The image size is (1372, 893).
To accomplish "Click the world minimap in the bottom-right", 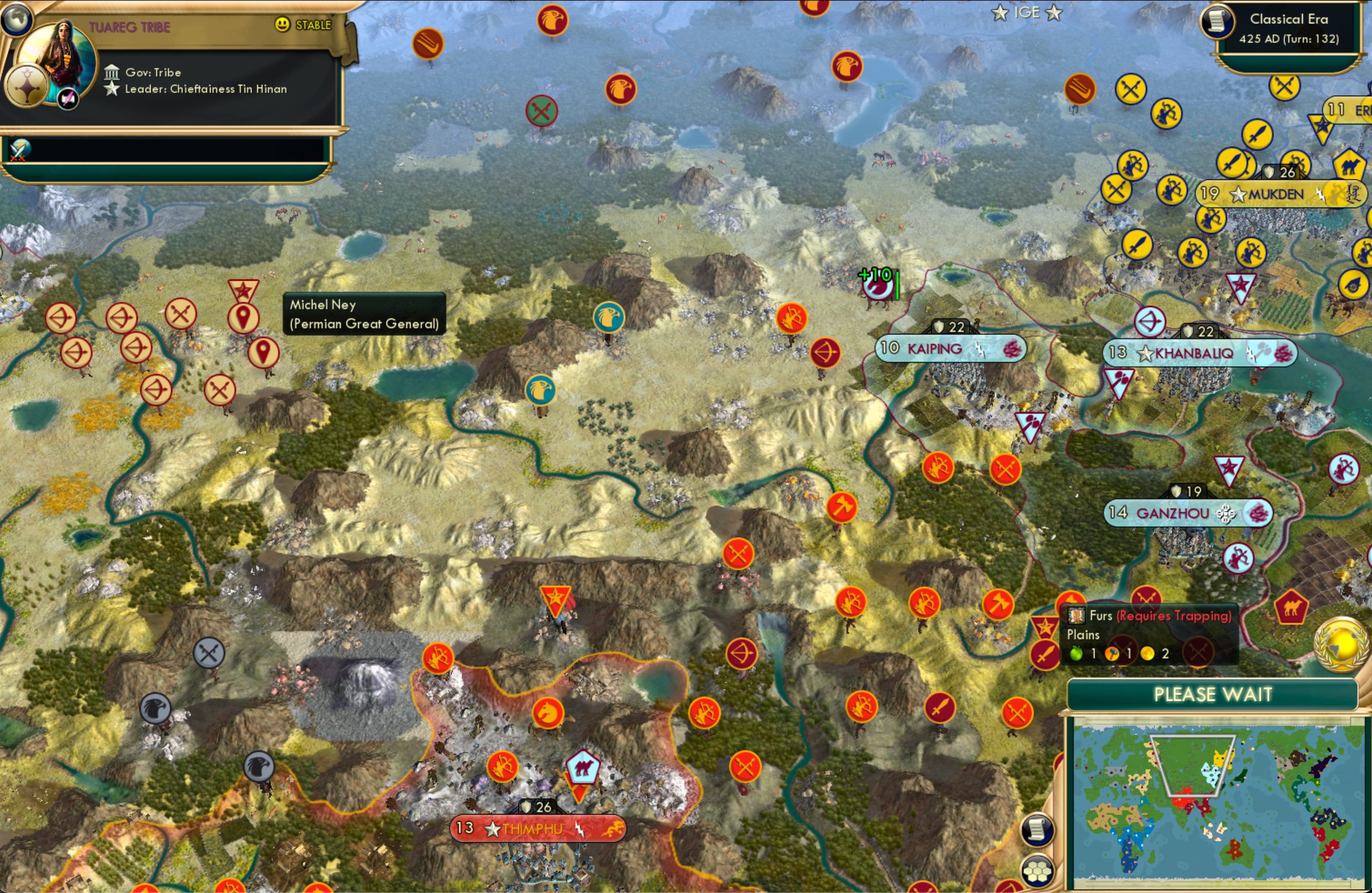I will pos(1216,801).
